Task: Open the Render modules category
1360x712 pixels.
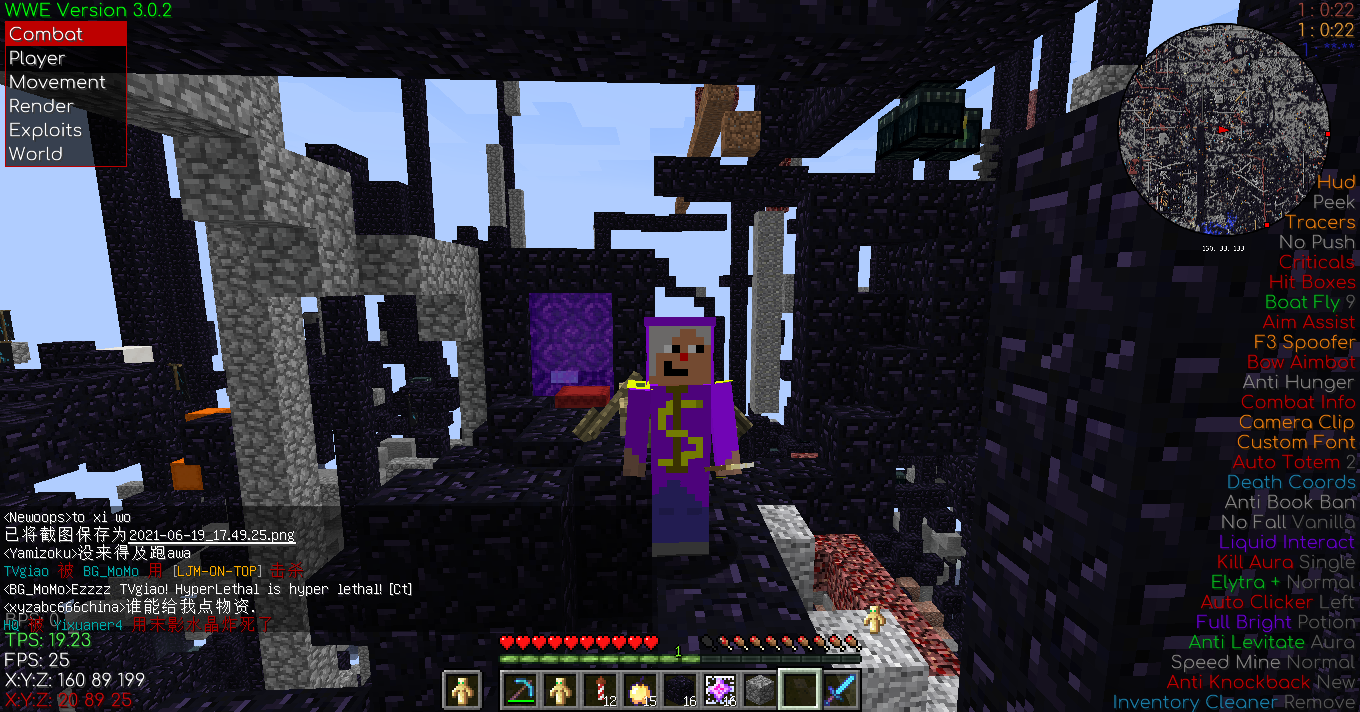Action: [x=66, y=106]
